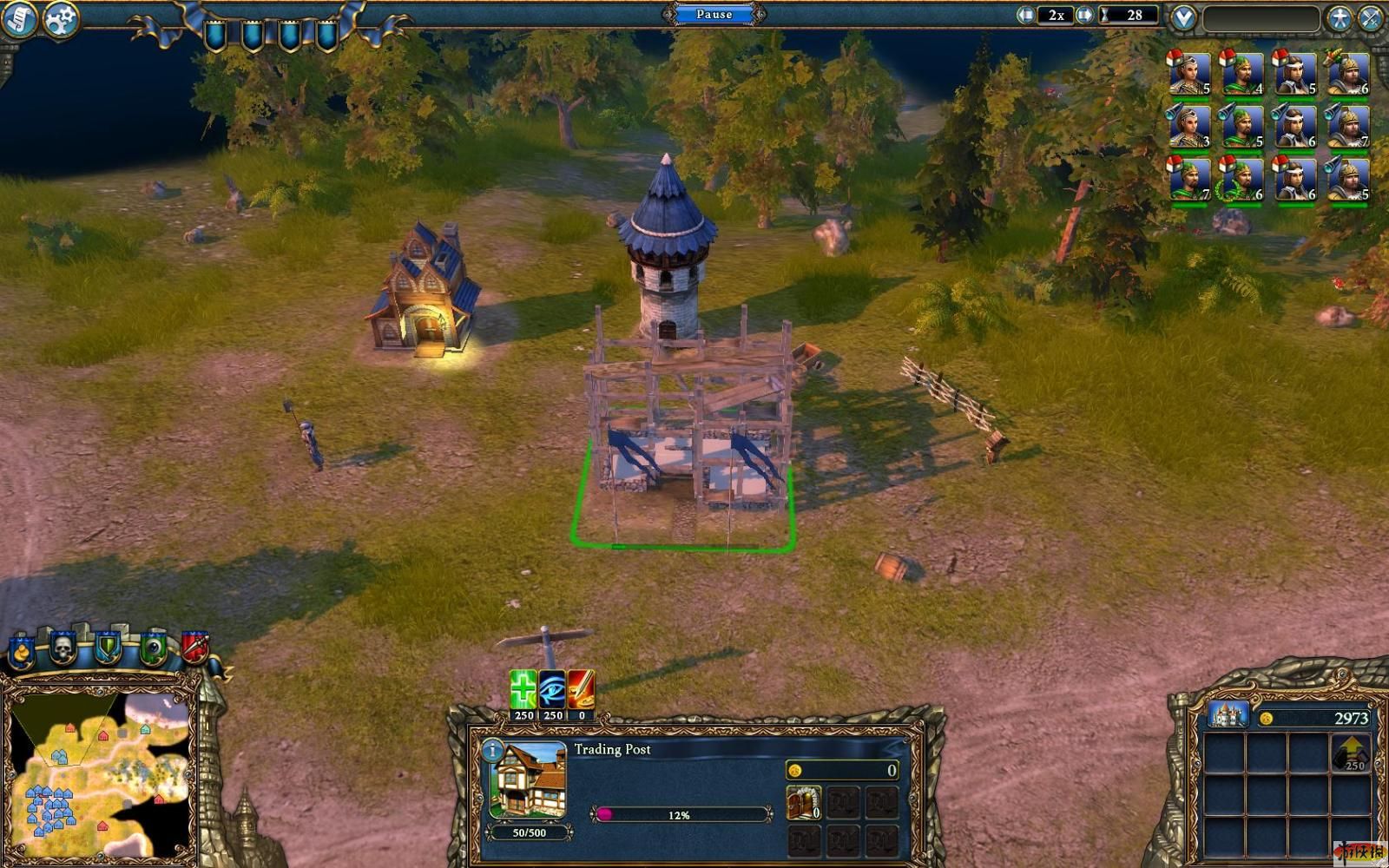Open the gears settings button

60,19
